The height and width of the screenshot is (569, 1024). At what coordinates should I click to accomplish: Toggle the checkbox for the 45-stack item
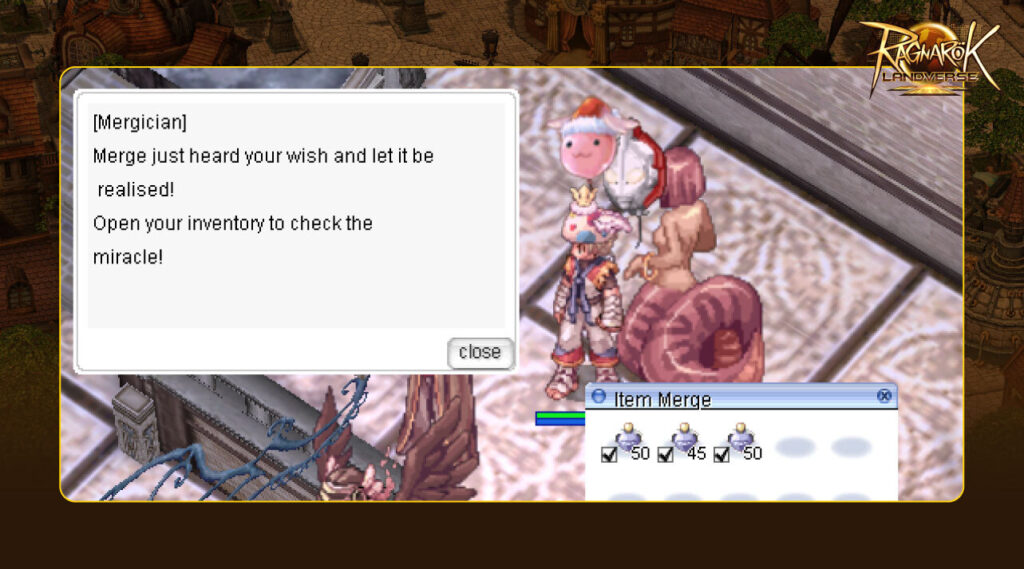coord(665,455)
